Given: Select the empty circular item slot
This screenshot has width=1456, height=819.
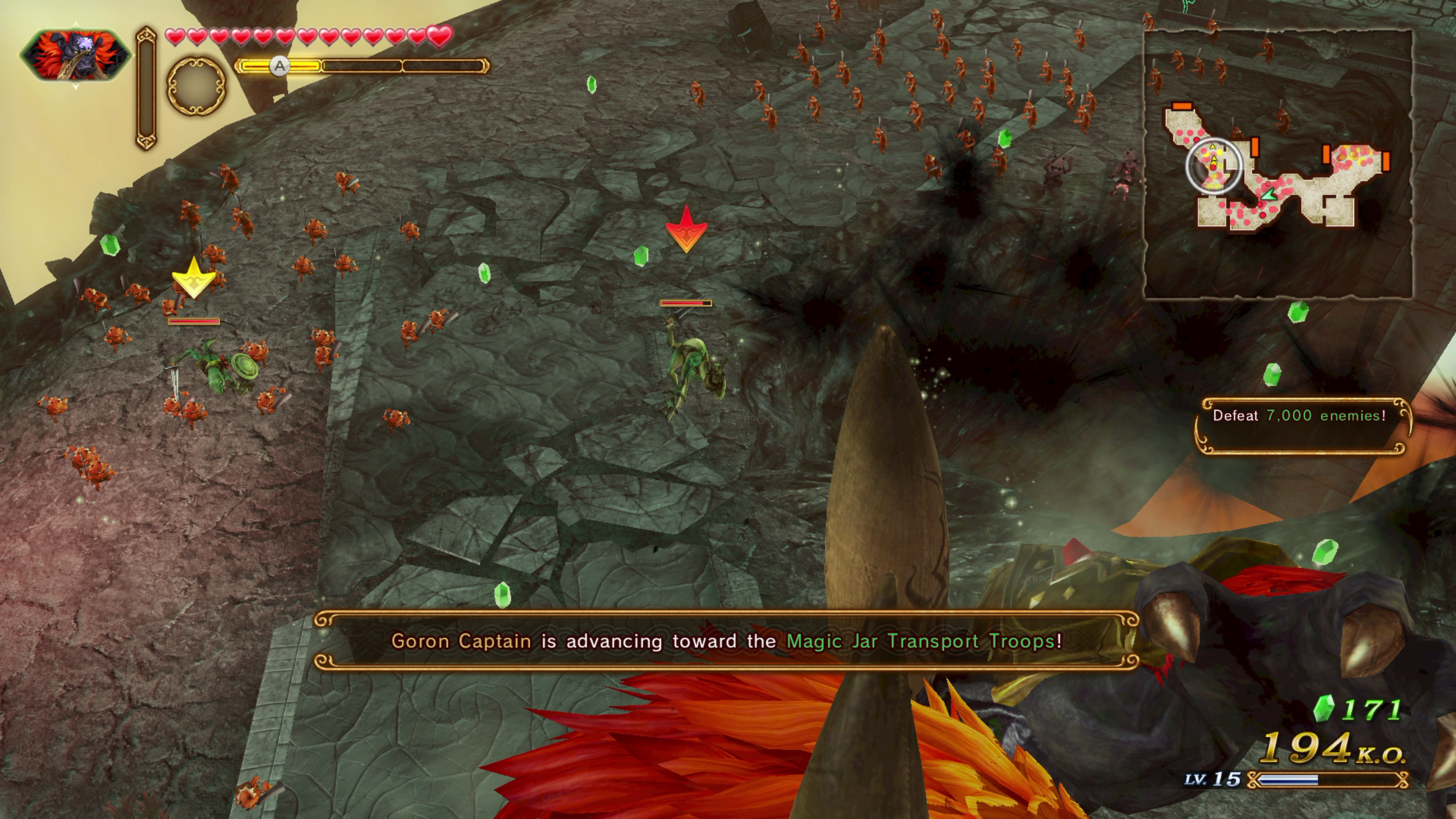Looking at the screenshot, I should pyautogui.click(x=196, y=86).
